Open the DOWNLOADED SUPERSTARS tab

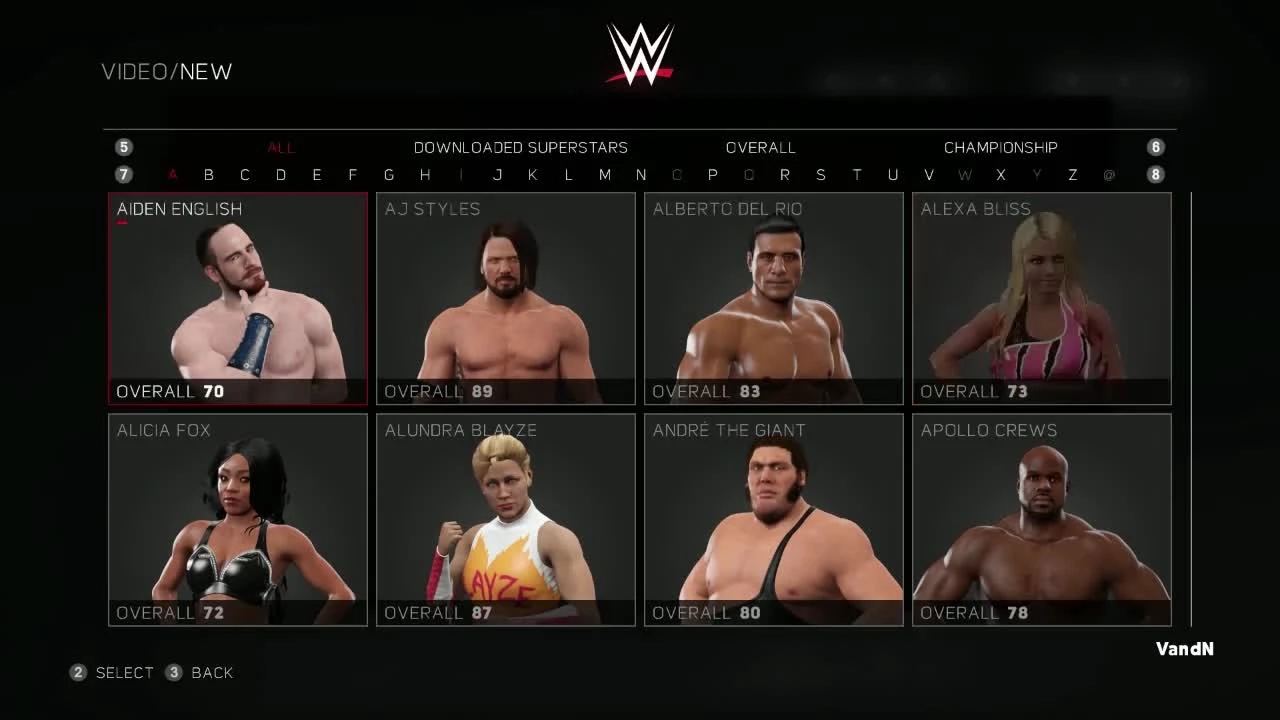click(x=520, y=147)
